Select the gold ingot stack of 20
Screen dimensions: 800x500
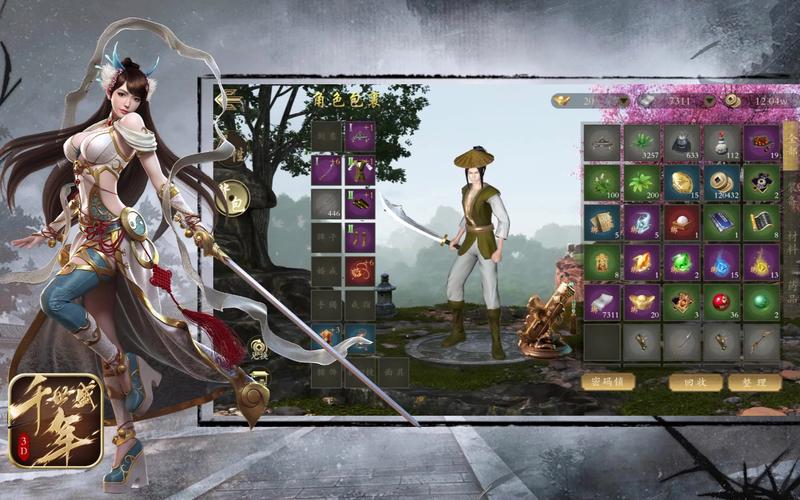(642, 303)
